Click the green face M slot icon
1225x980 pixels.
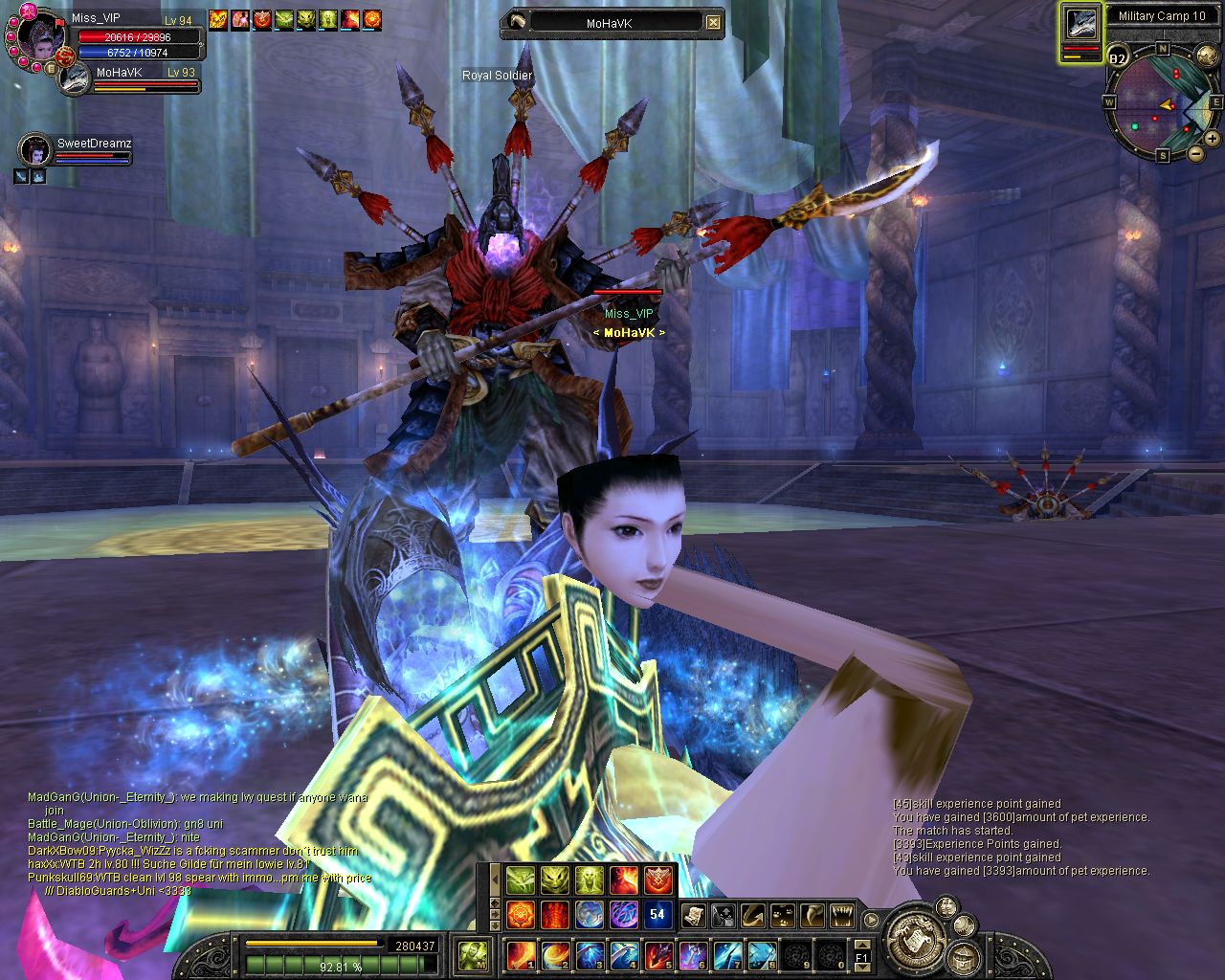point(473,954)
